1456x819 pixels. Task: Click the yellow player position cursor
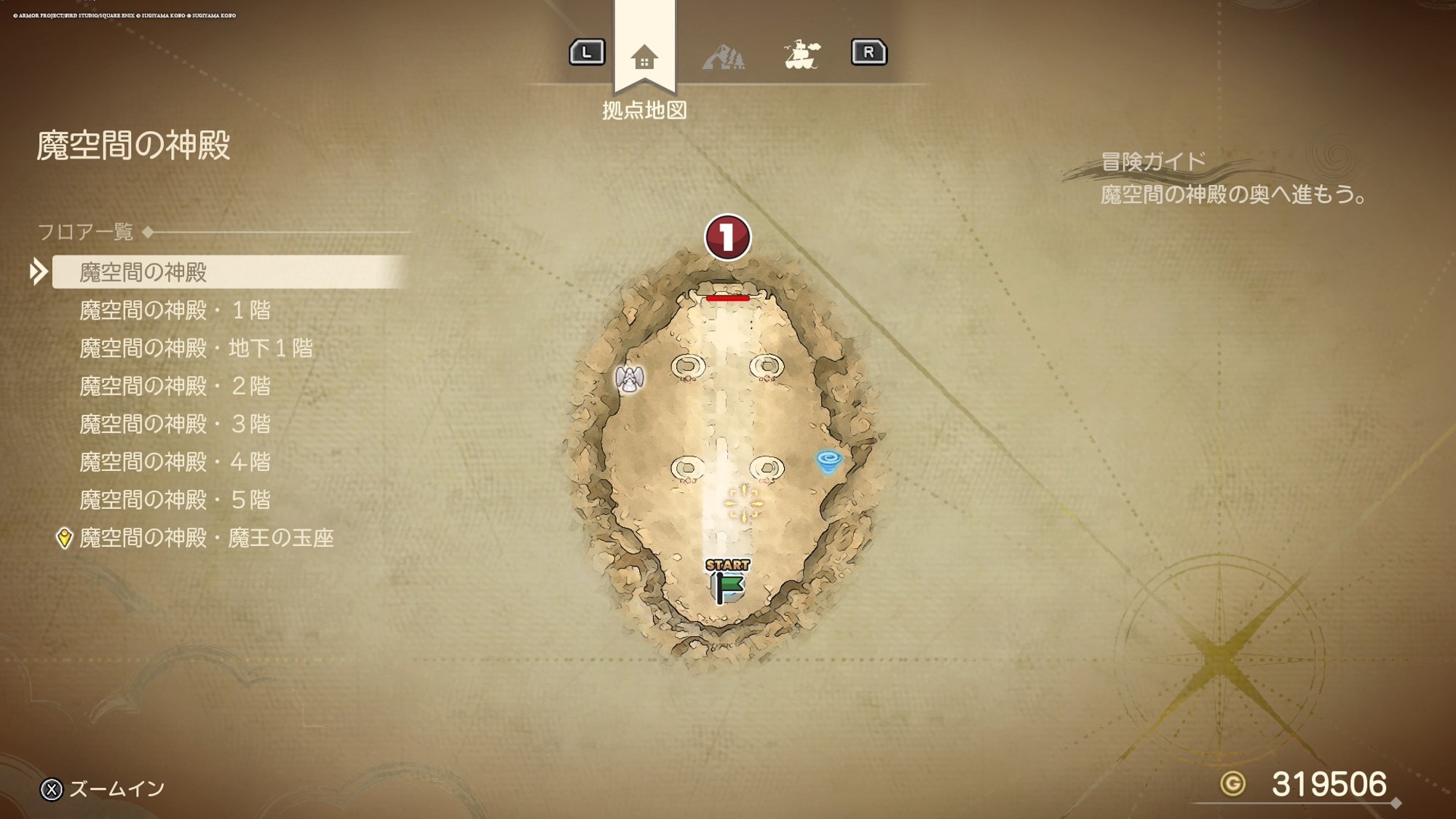[743, 503]
